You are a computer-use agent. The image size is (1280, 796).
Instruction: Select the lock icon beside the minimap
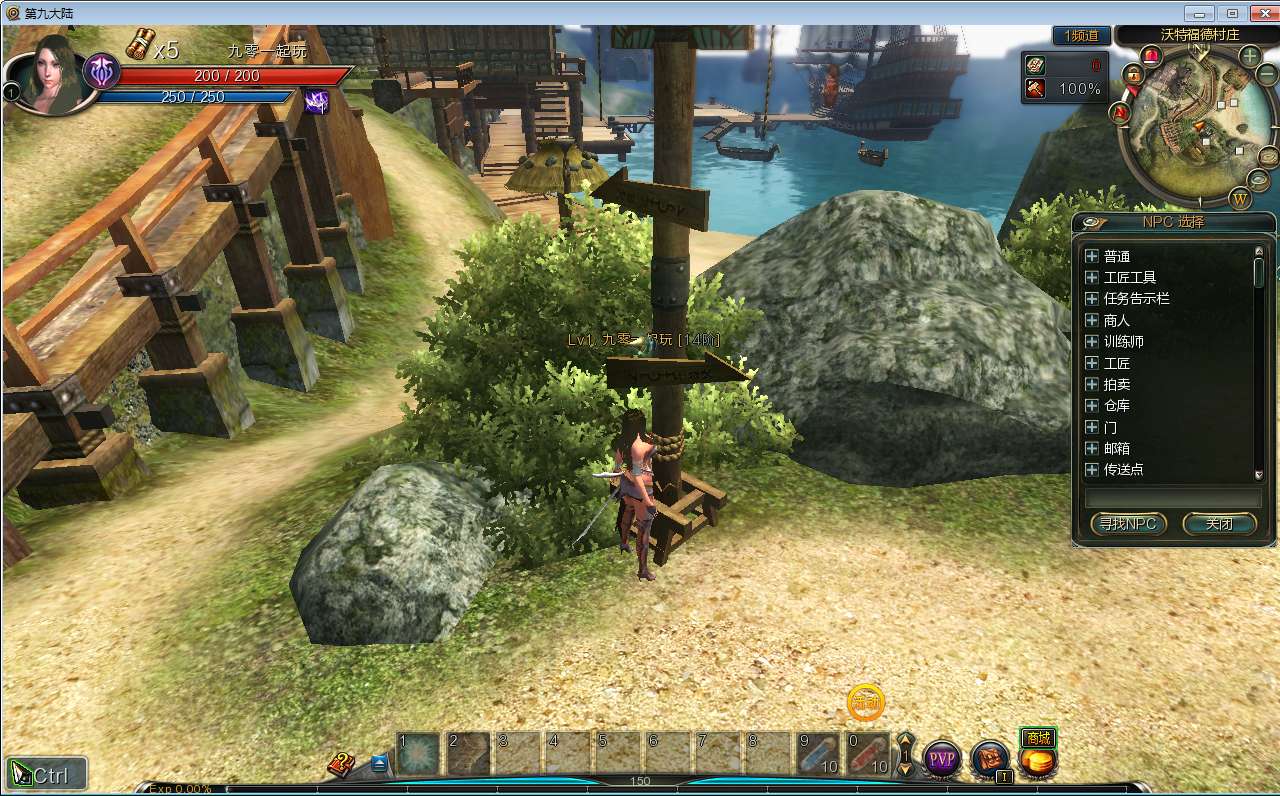pyautogui.click(x=1134, y=74)
